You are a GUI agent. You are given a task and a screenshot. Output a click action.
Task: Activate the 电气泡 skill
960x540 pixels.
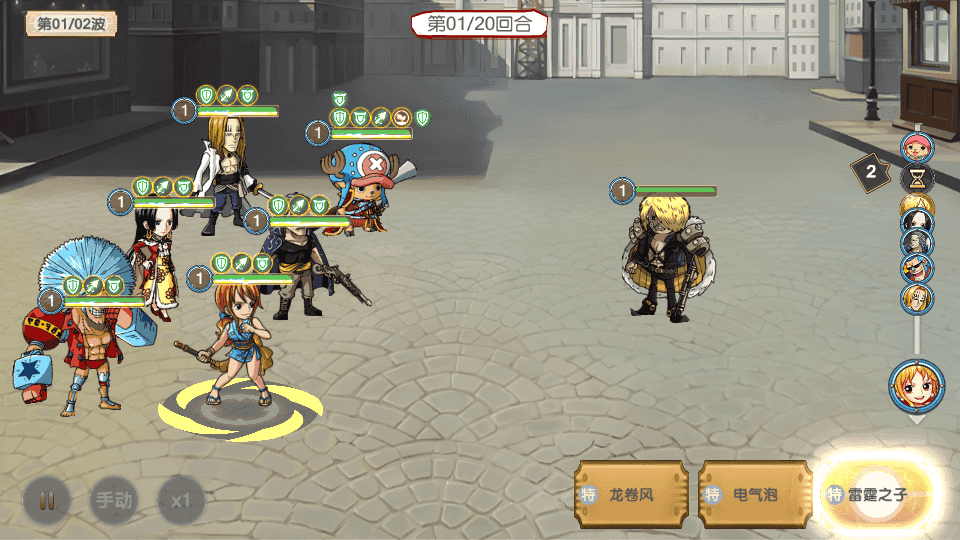coord(755,494)
